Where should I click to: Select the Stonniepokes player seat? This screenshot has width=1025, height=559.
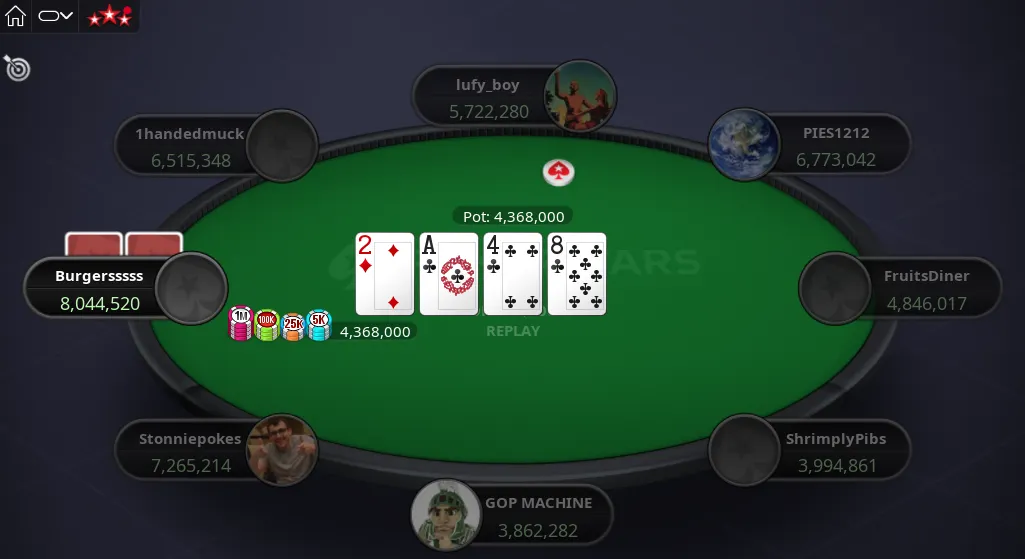click(x=191, y=451)
